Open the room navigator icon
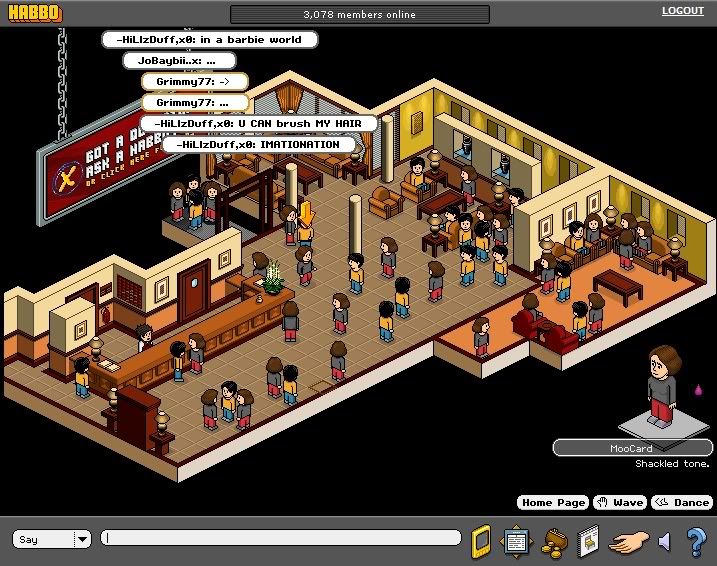Screen dimensions: 717x566 pyautogui.click(x=516, y=540)
